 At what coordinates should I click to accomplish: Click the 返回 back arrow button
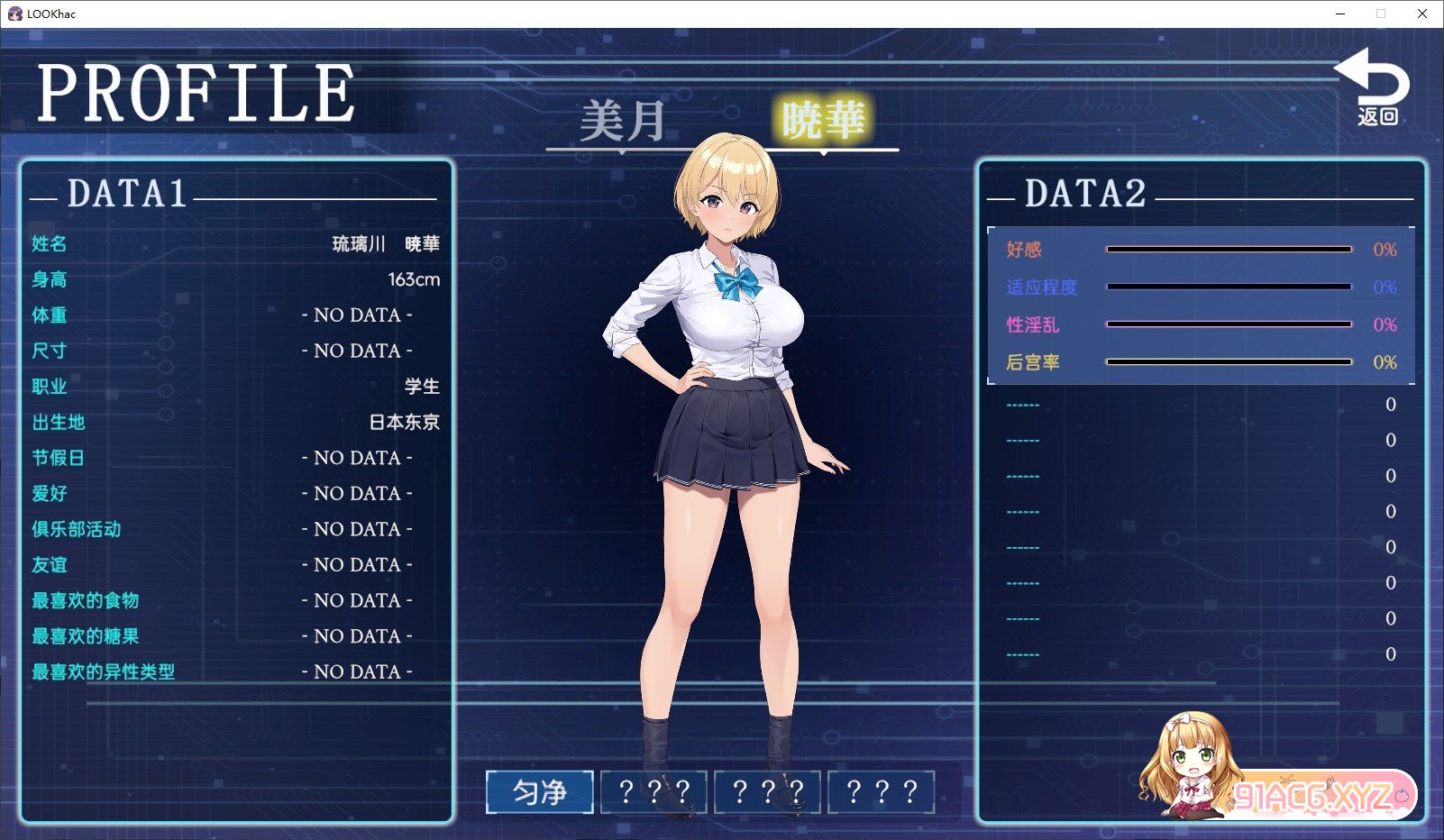1375,87
